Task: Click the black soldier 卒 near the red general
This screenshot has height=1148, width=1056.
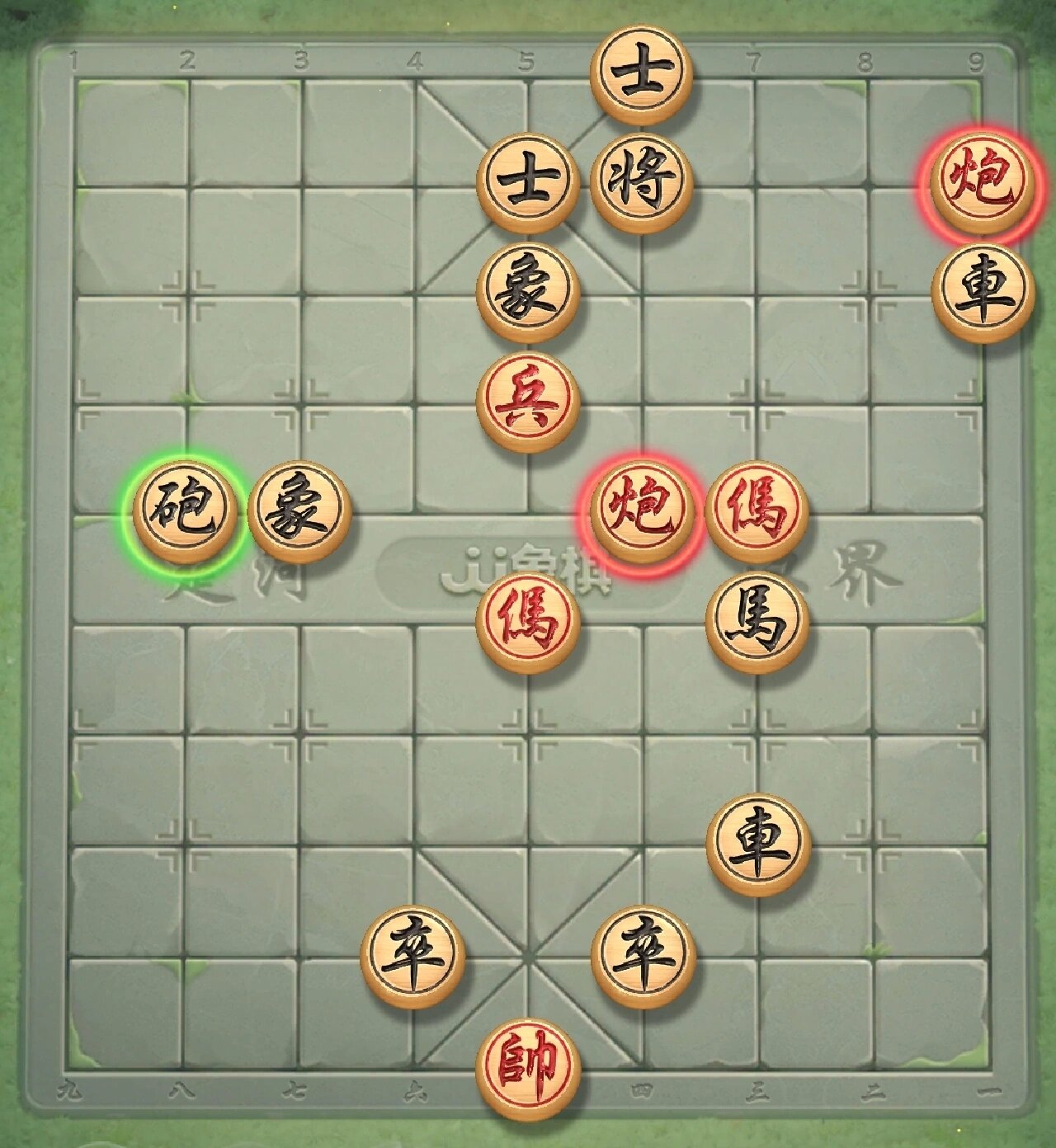Action: (x=643, y=953)
